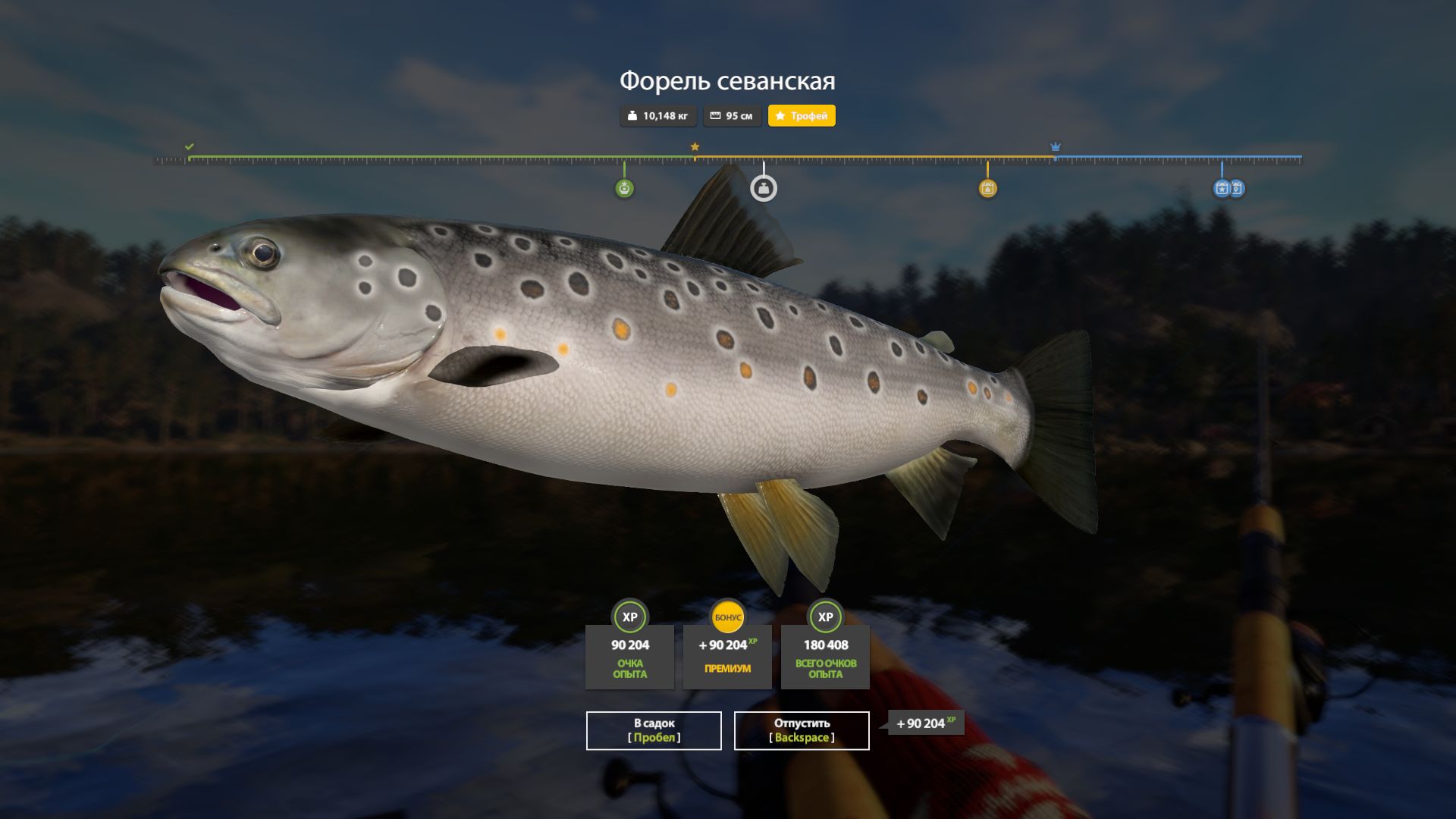1456x819 pixels.
Task: Click the weight icon on the 10,148 кг badge
Action: (x=633, y=115)
